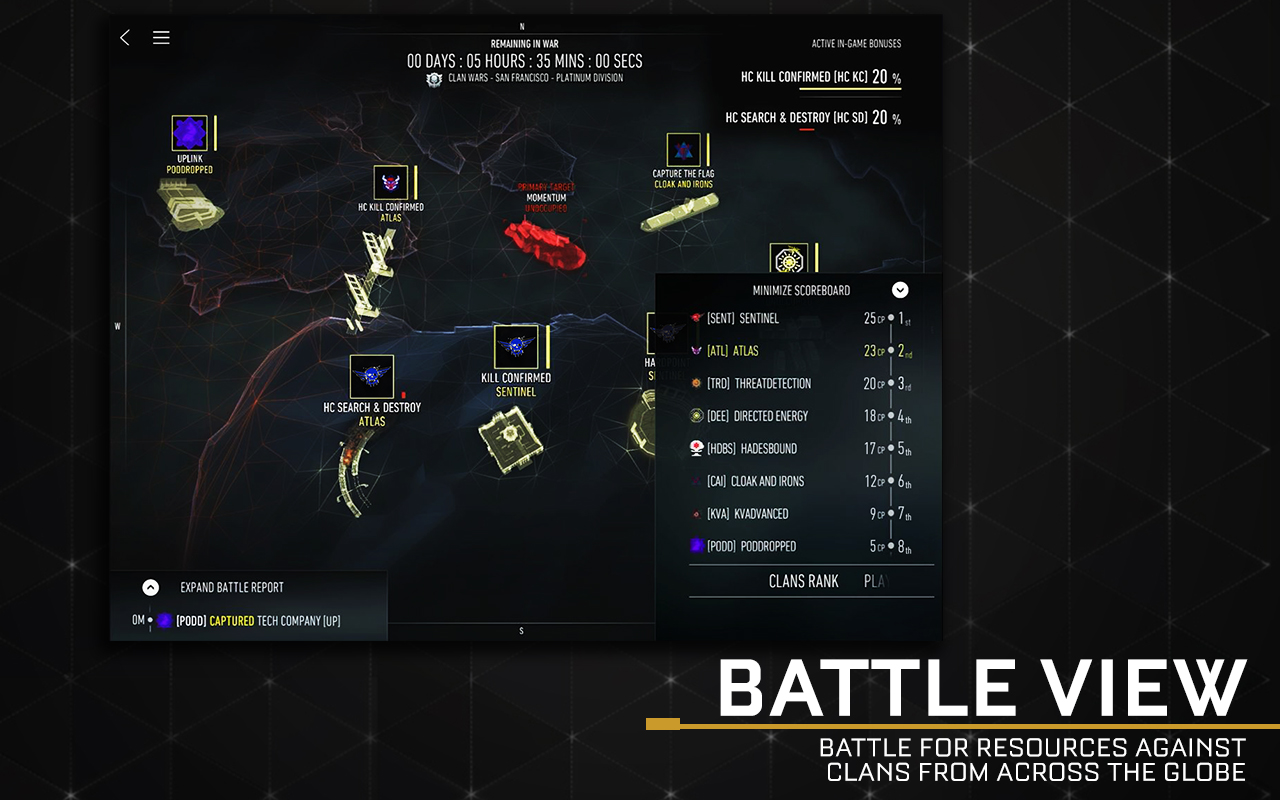The width and height of the screenshot is (1280, 800).
Task: Expand the battle report
Action: 150,588
